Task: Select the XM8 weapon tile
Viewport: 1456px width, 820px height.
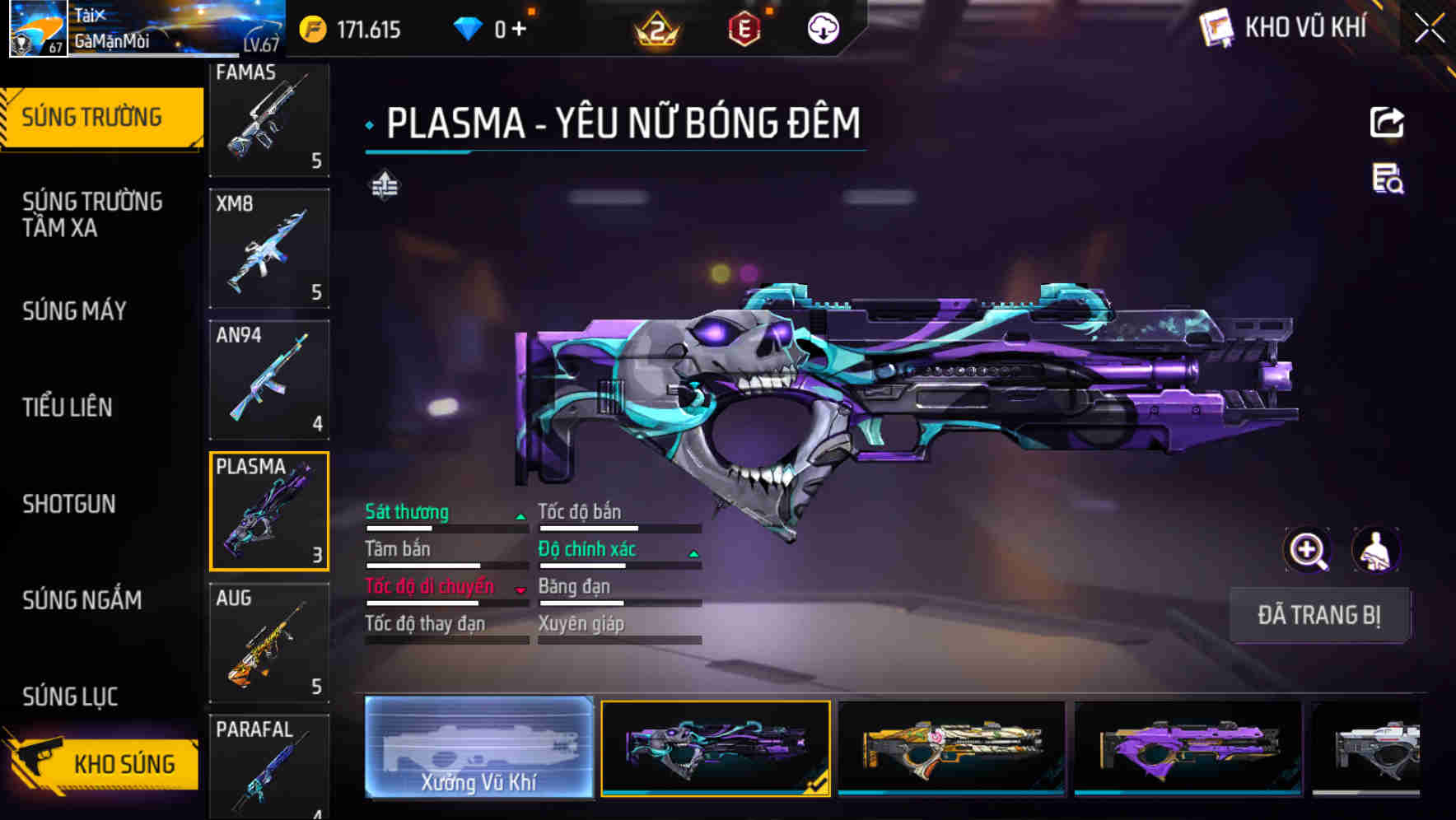Action: pos(269,248)
